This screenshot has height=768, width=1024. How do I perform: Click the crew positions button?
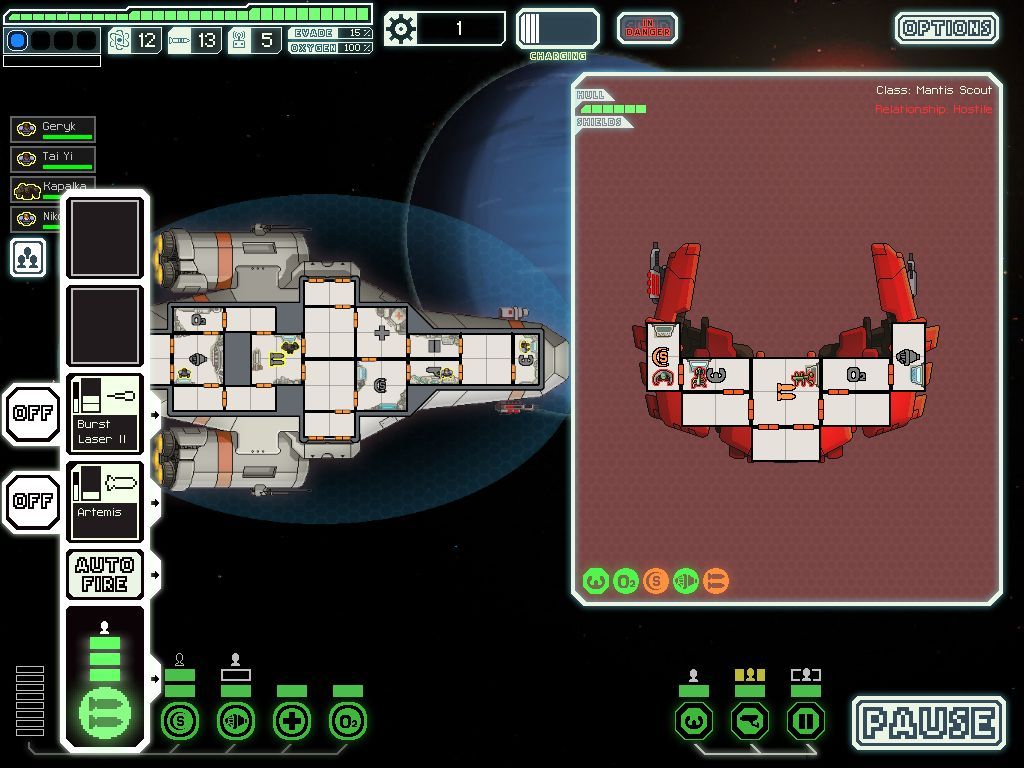pyautogui.click(x=28, y=257)
